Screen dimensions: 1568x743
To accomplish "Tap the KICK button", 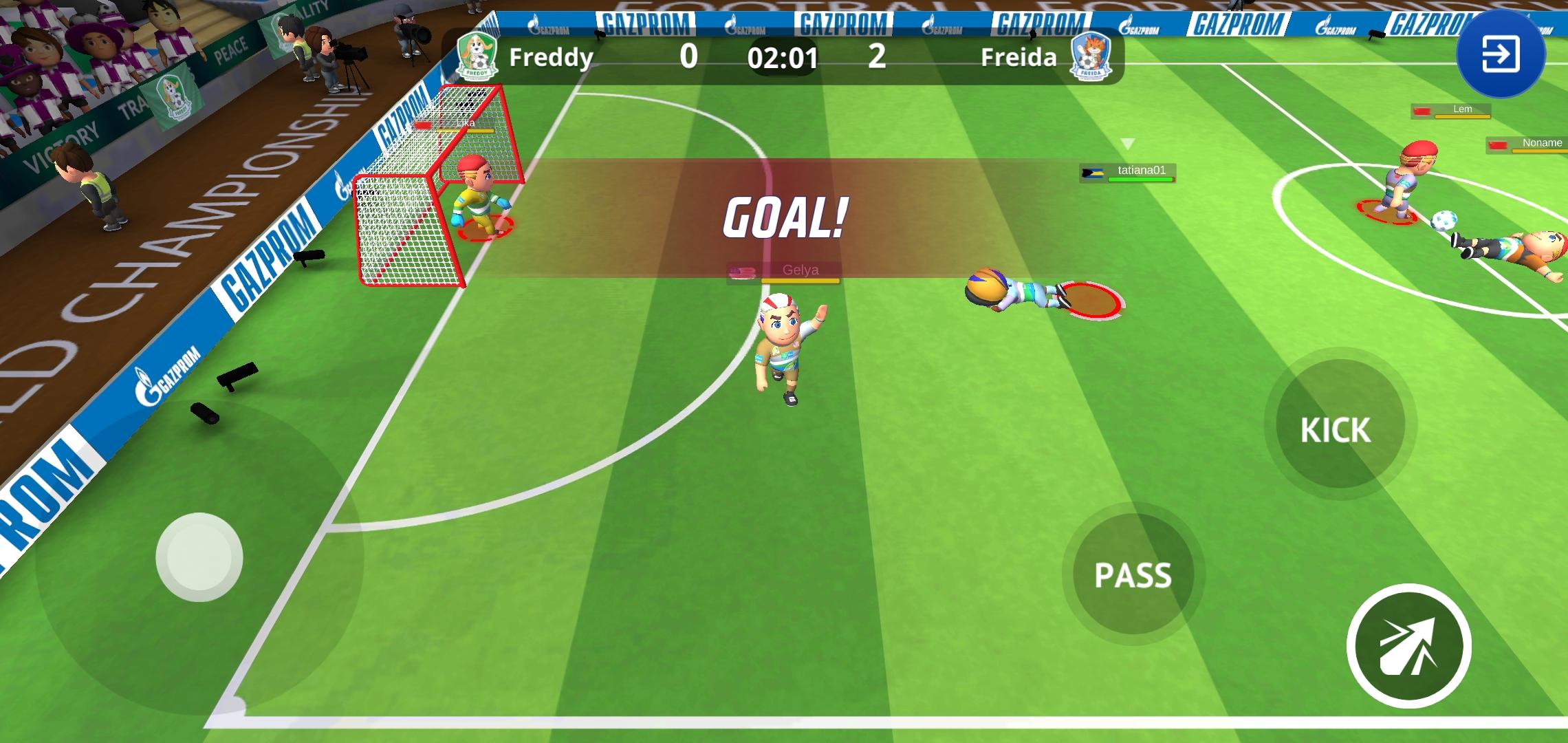I will (1335, 429).
